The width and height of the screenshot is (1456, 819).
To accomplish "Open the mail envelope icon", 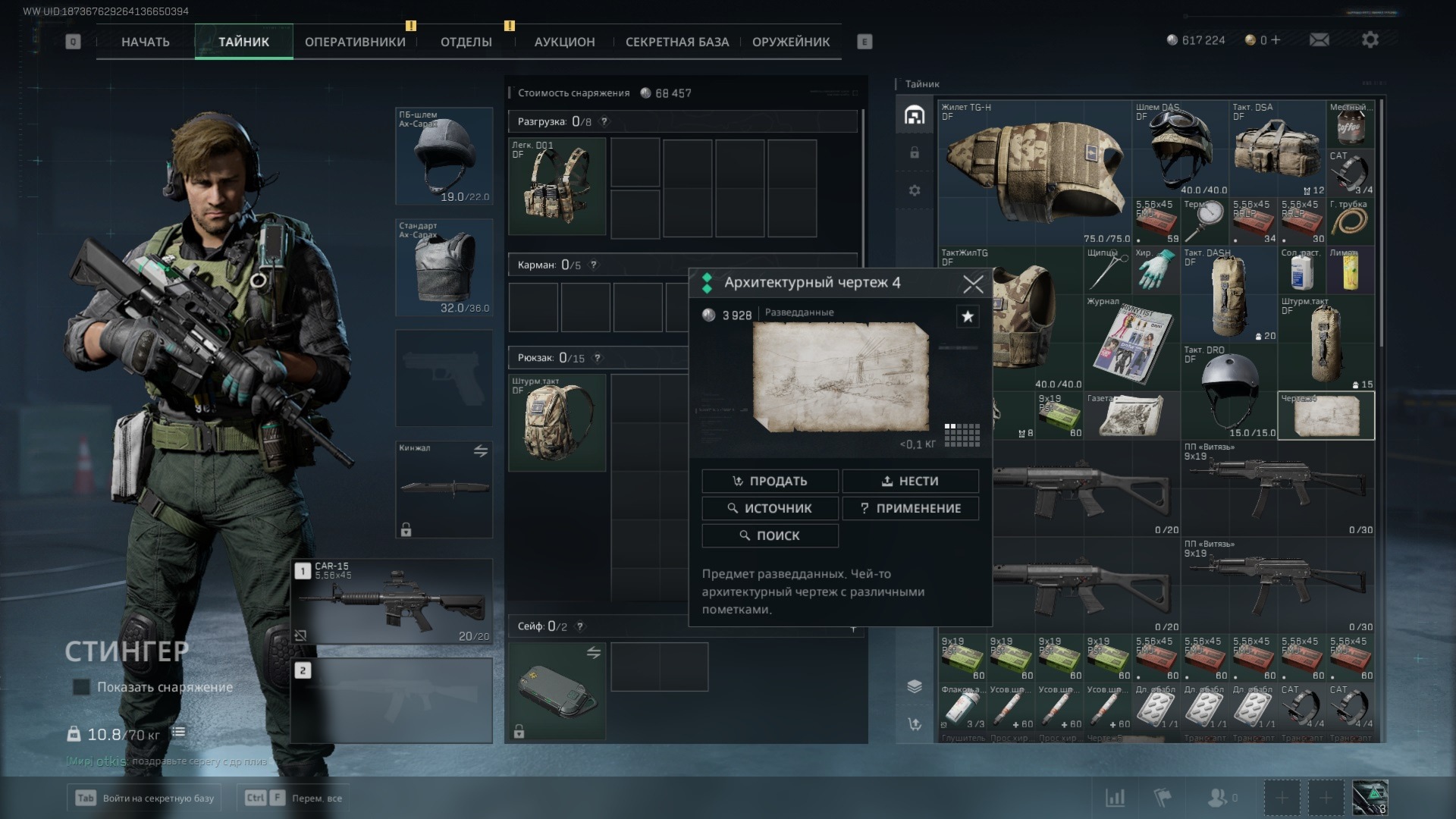I will 1319,40.
